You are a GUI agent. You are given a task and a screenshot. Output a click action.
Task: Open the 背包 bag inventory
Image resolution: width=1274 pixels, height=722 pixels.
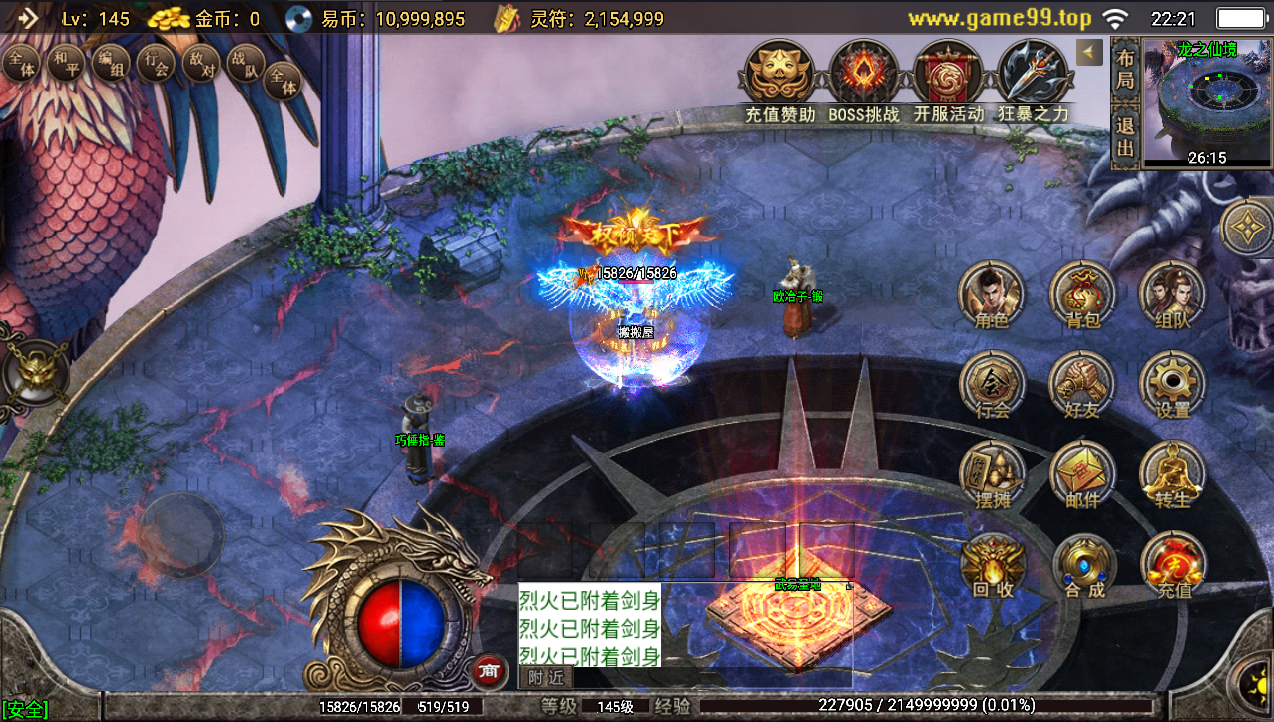pyautogui.click(x=1081, y=295)
